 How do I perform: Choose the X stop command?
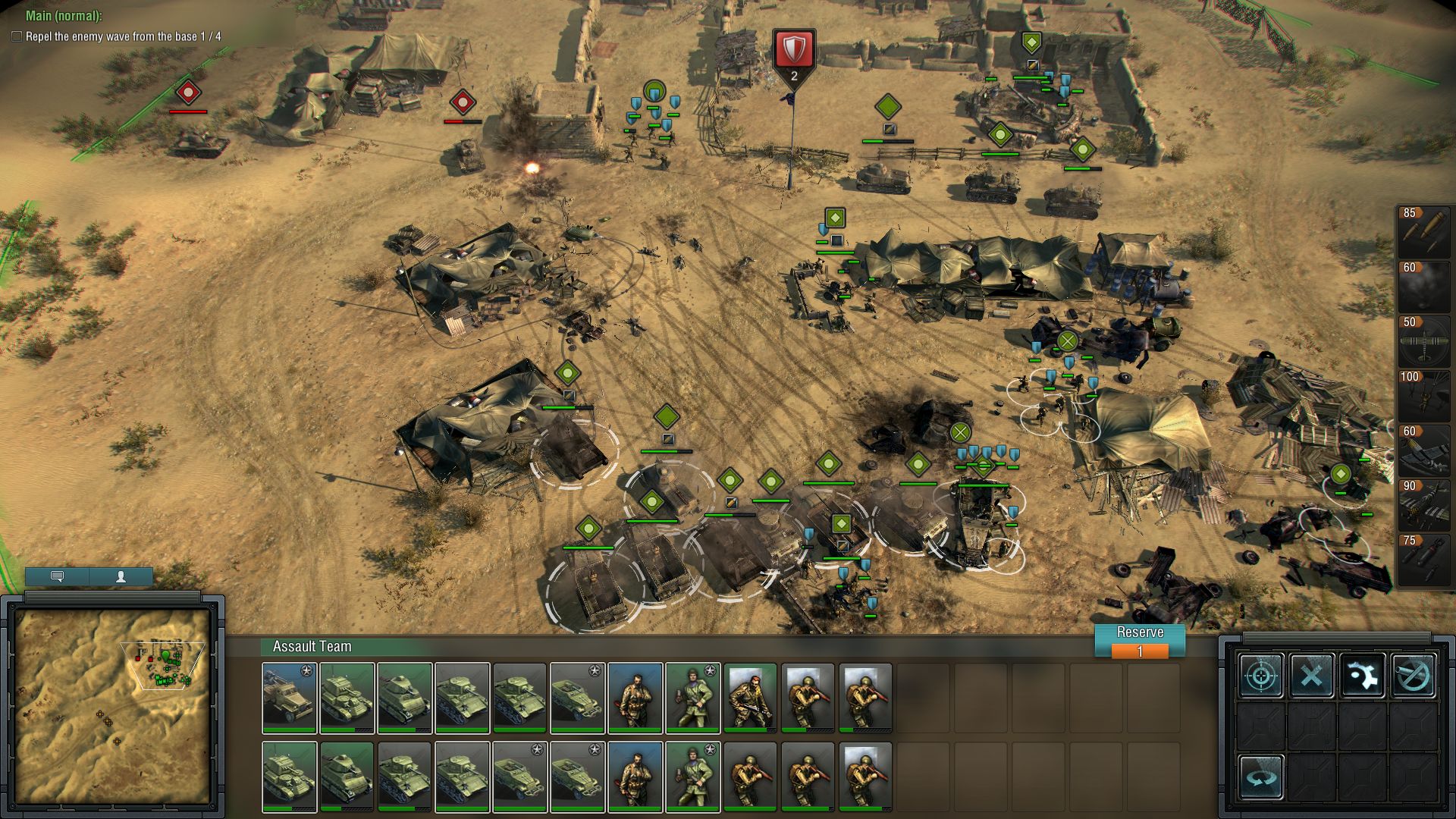click(1312, 675)
